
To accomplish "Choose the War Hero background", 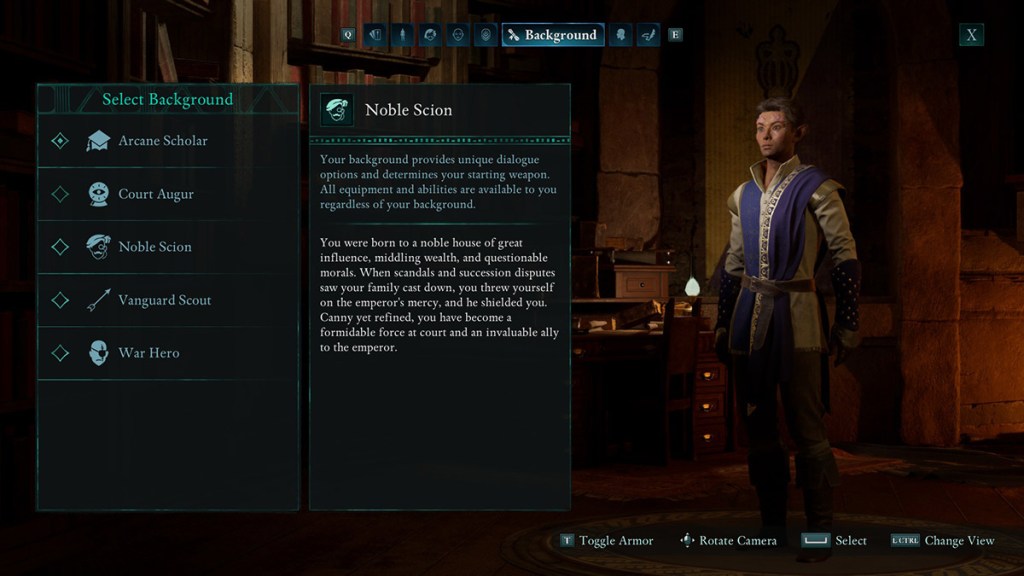I will click(x=148, y=353).
